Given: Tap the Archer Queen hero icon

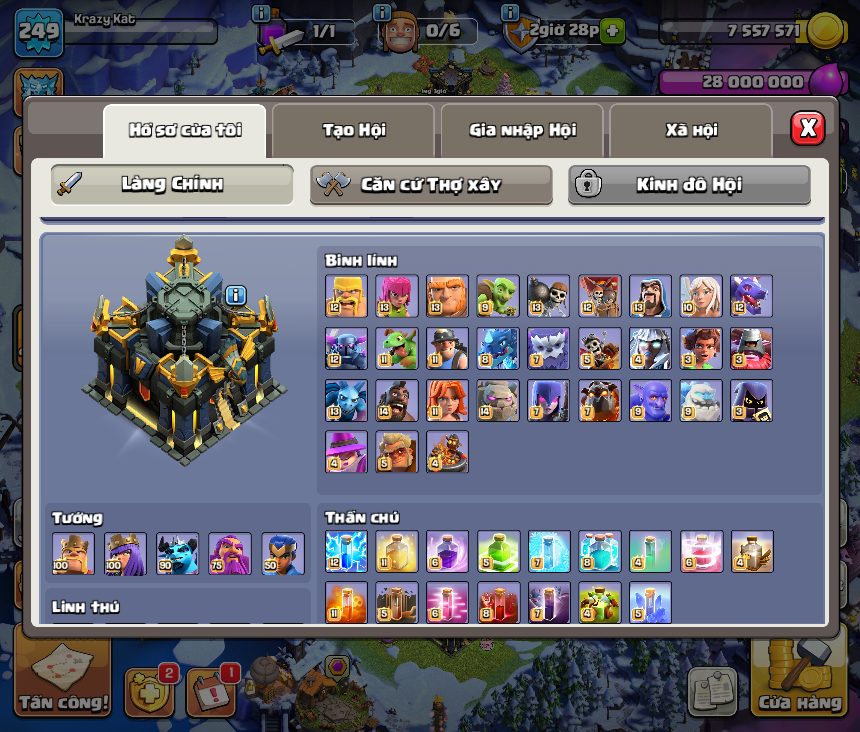Looking at the screenshot, I should tap(126, 553).
